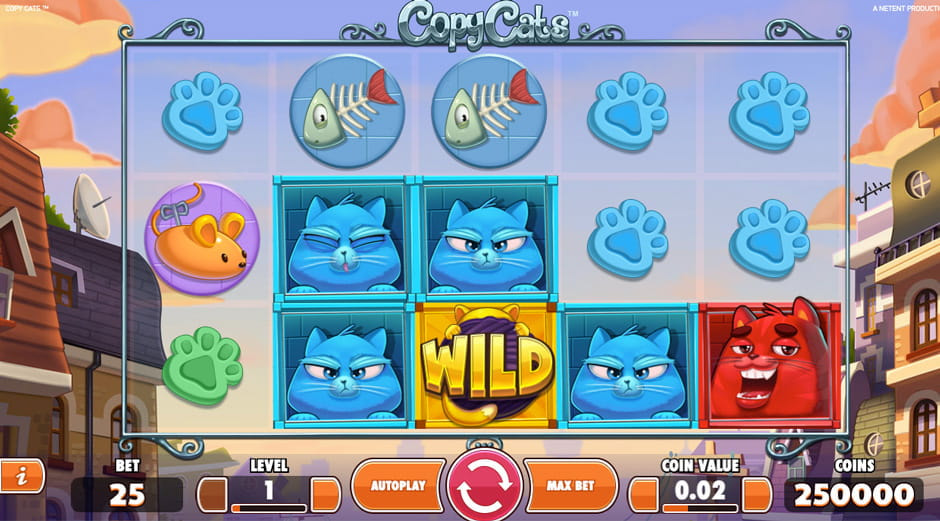
Task: Decrease the bet Level
Action: (x=212, y=494)
